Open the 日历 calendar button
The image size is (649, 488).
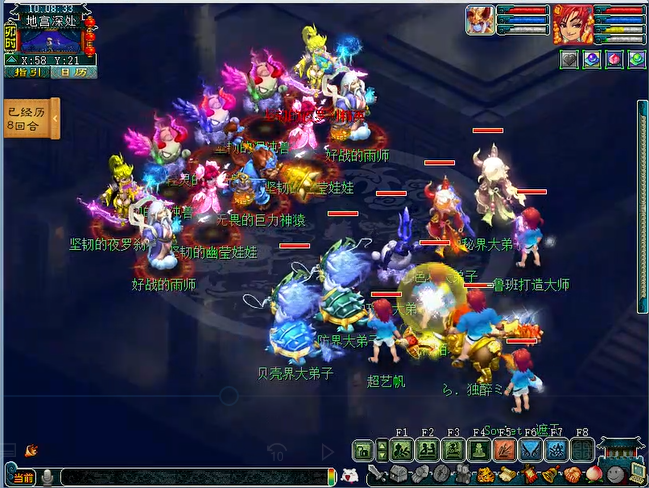click(x=70, y=72)
